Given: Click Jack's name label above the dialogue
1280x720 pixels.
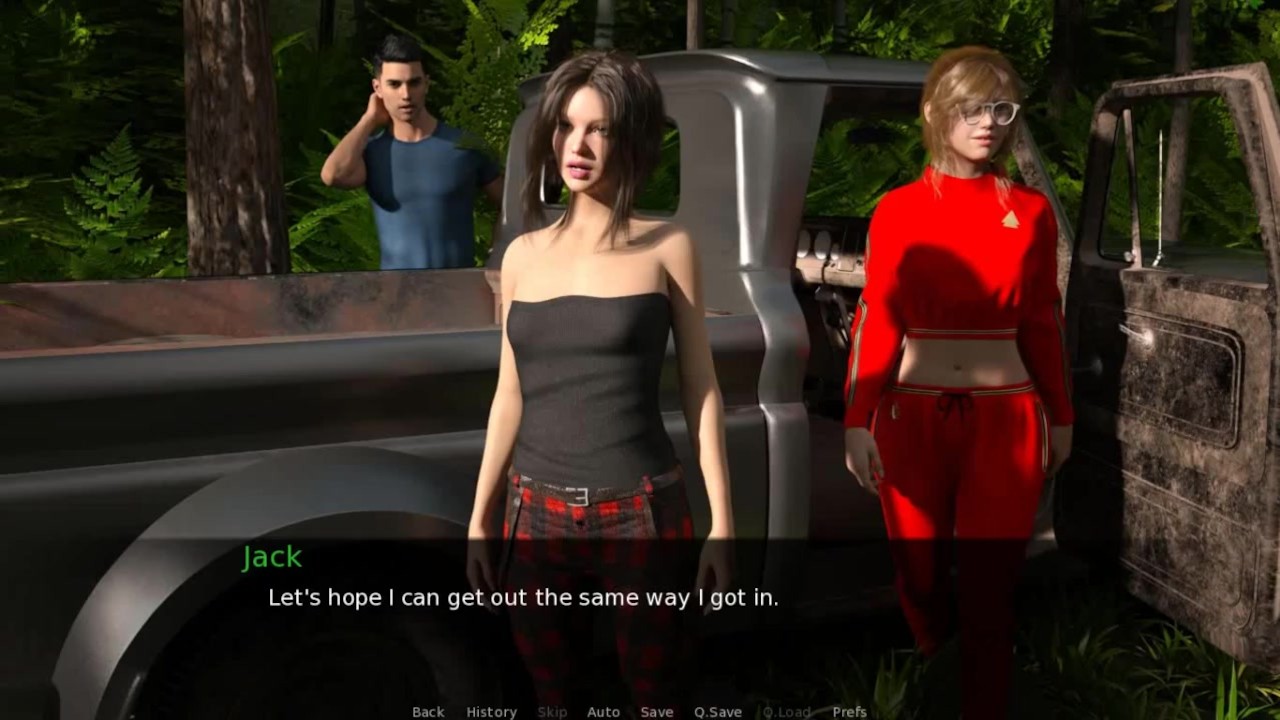Looking at the screenshot, I should 272,557.
